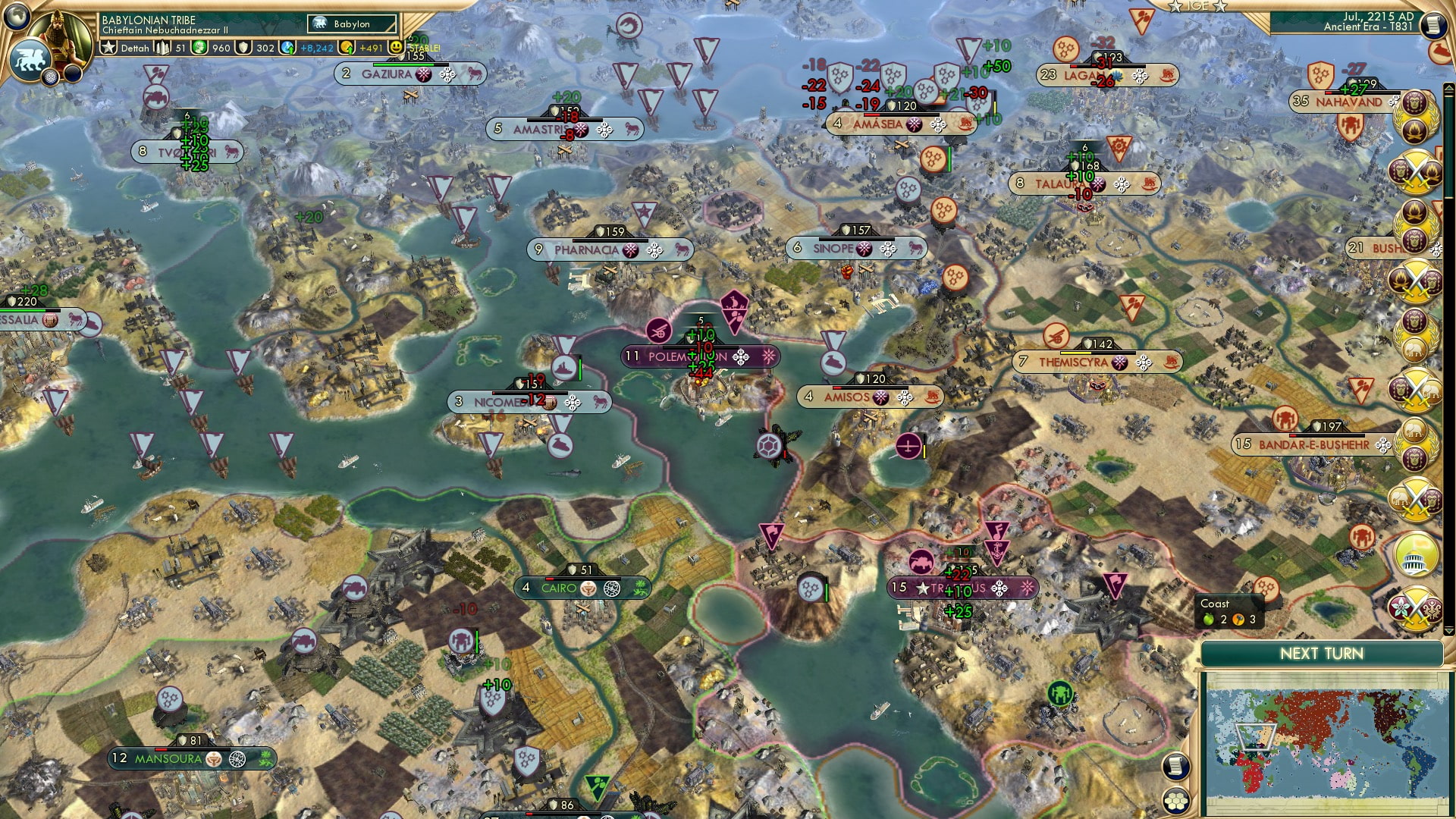Click the happiness smiley face icon

pos(395,47)
